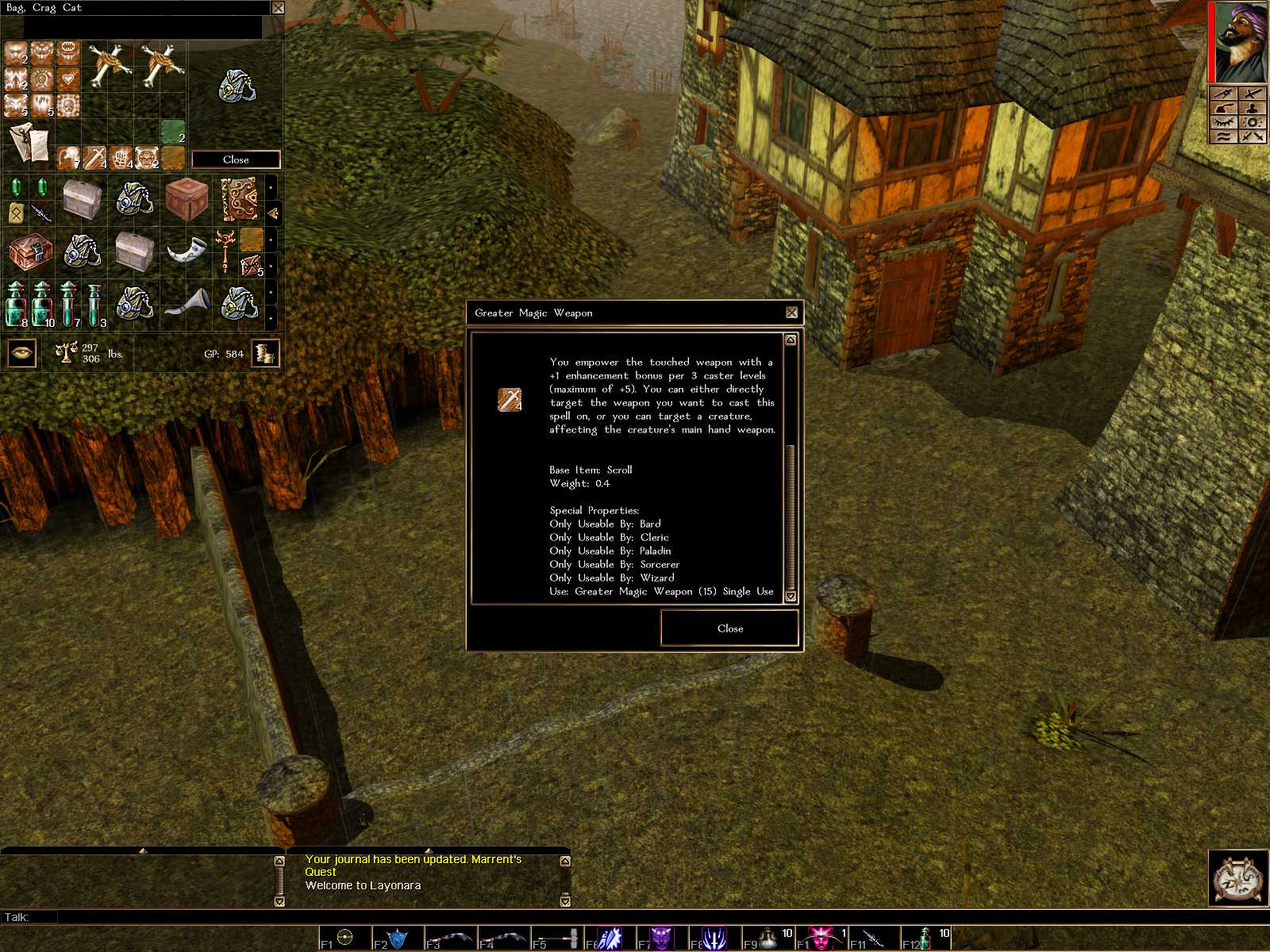Image resolution: width=1270 pixels, height=952 pixels.
Task: Close the Greater Magic Weapon description window
Action: (x=729, y=628)
